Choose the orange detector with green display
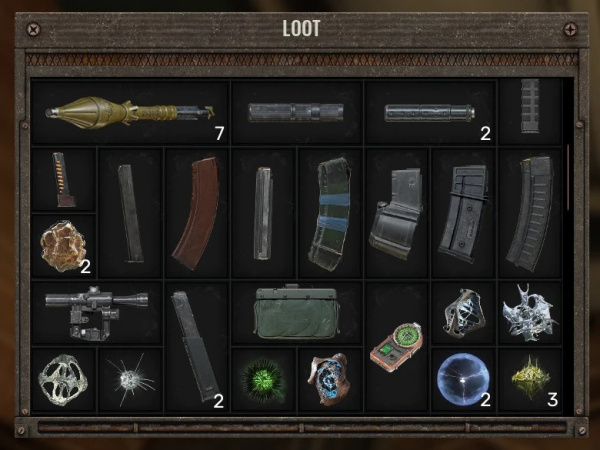The image size is (600, 450). tap(396, 344)
